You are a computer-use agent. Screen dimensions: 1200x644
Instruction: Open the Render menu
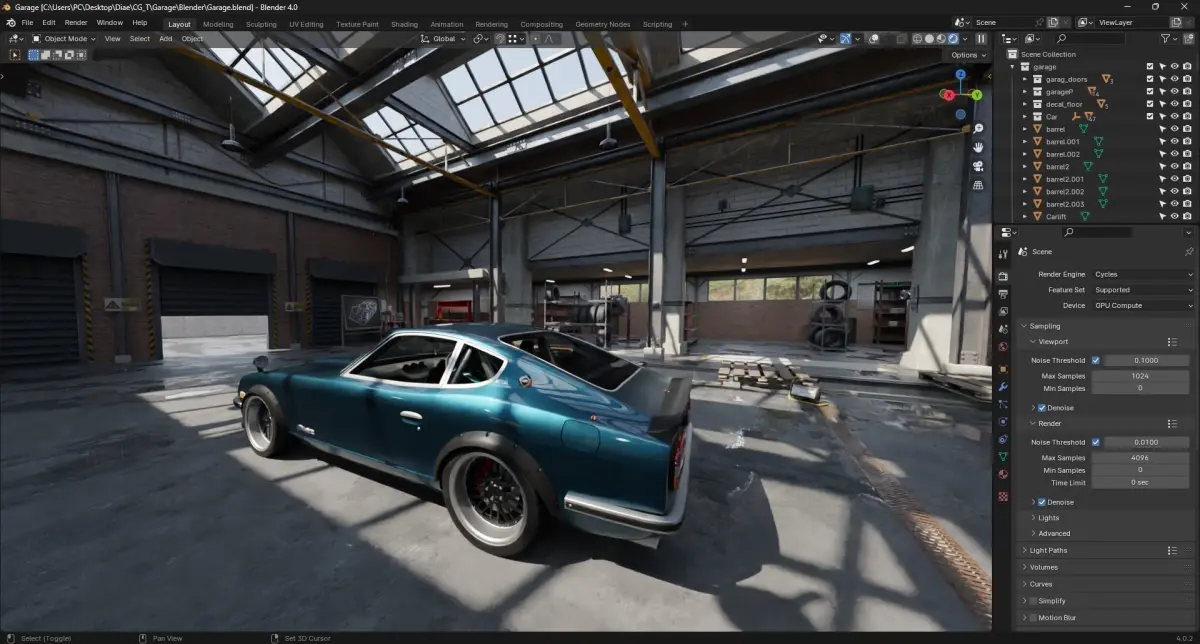pyautogui.click(x=76, y=22)
